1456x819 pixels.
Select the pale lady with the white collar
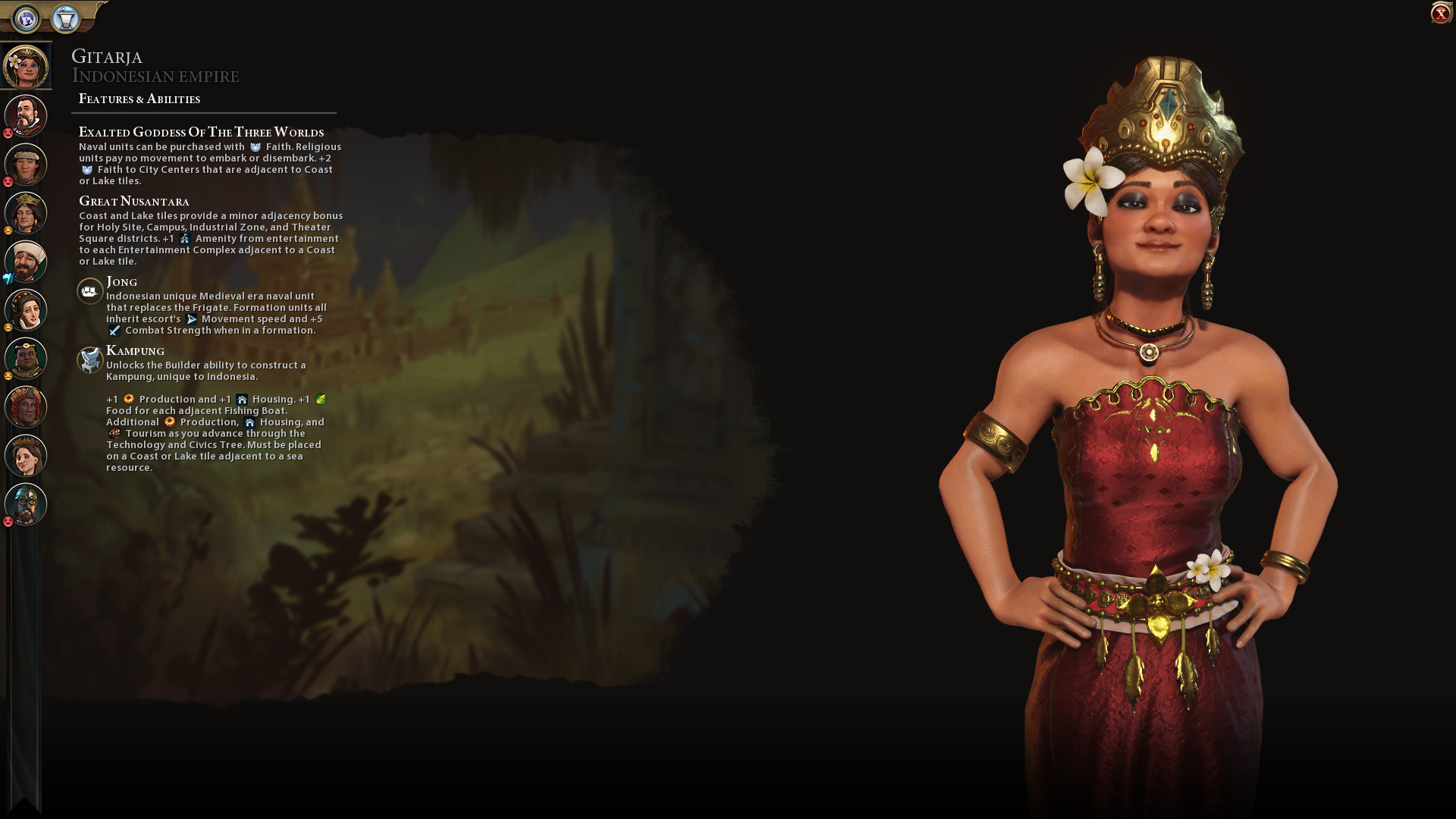click(26, 310)
